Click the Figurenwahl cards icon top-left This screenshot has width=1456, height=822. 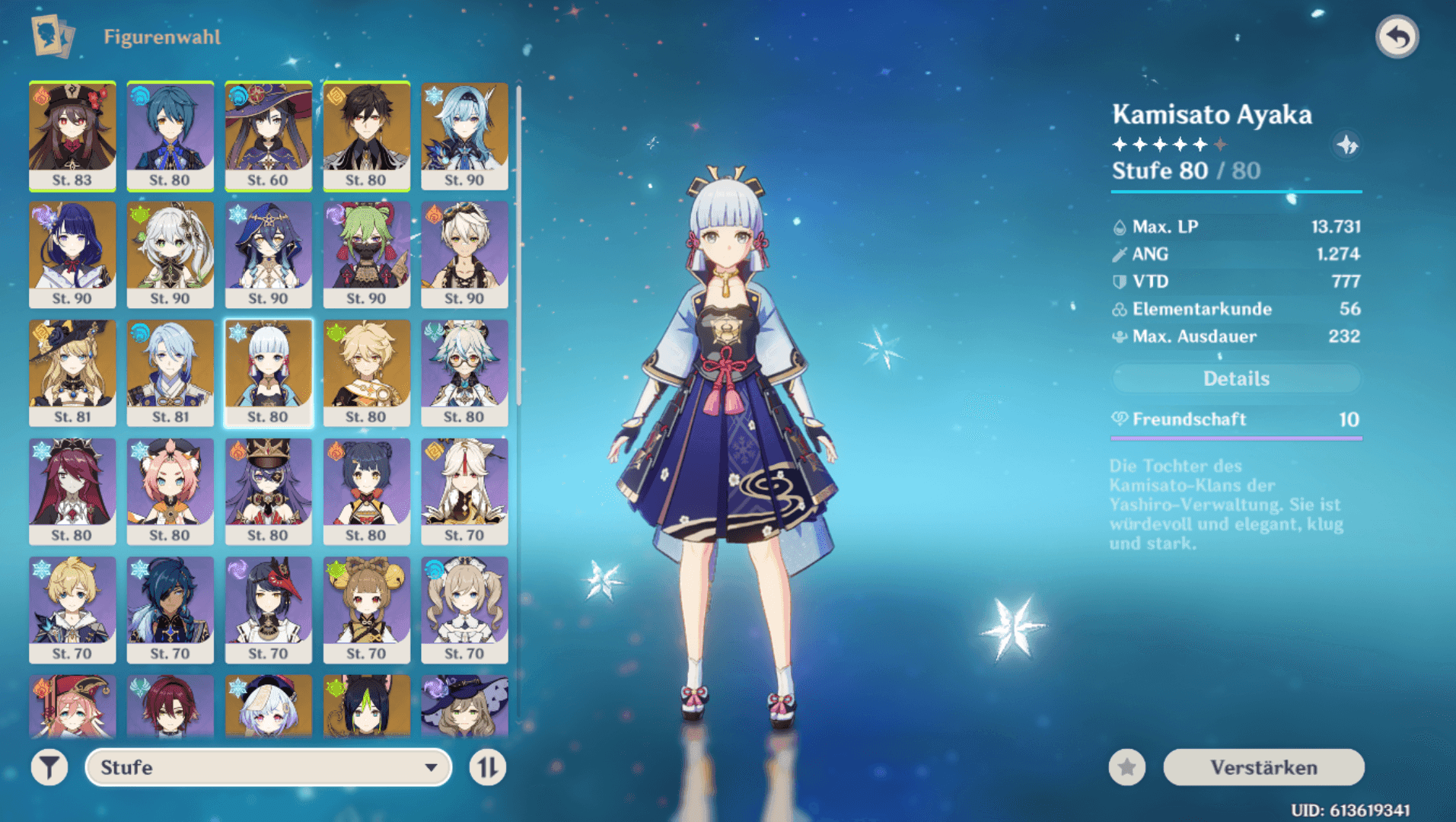53,37
